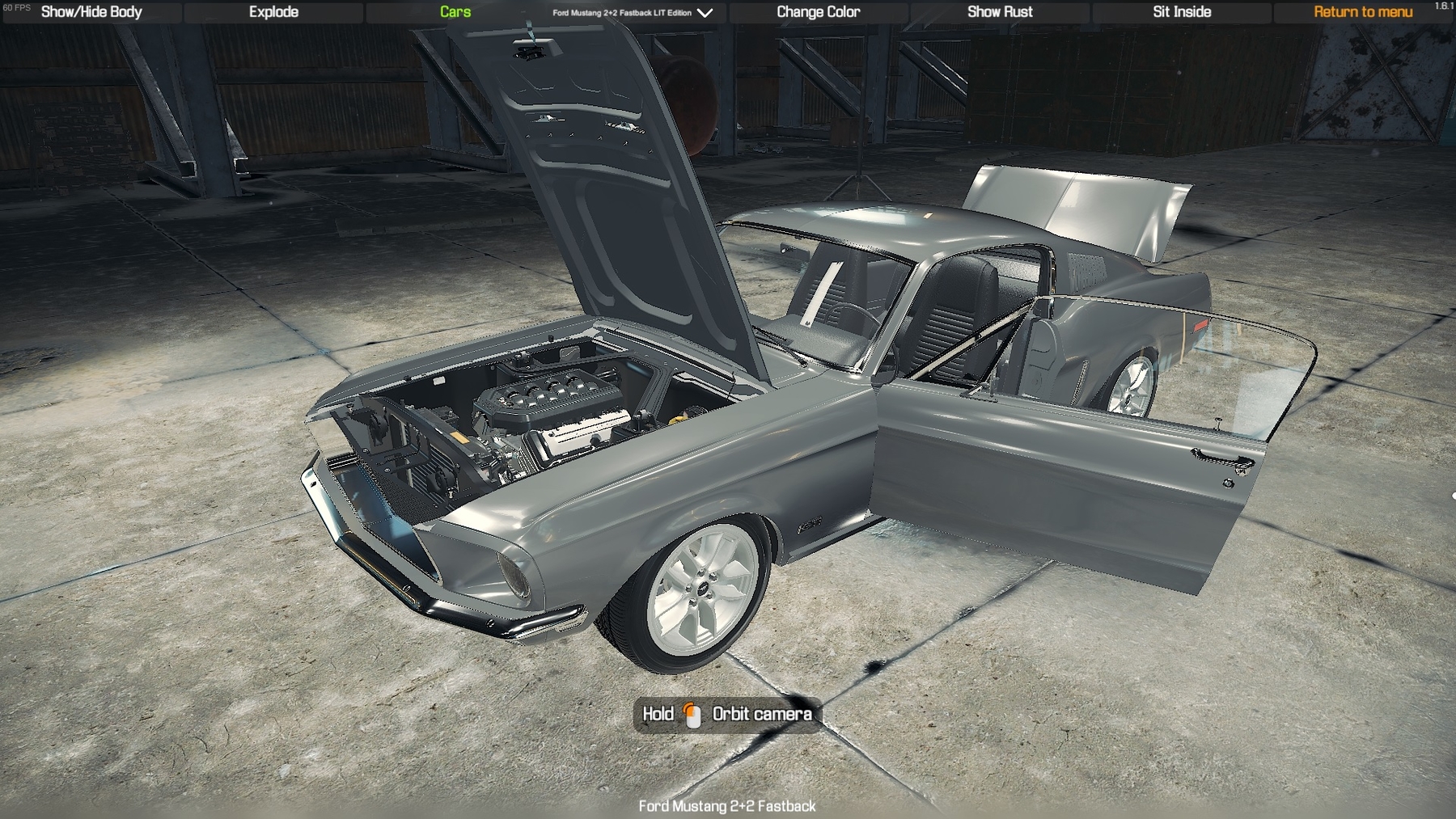
Task: Open the Cars menu
Action: tap(455, 12)
